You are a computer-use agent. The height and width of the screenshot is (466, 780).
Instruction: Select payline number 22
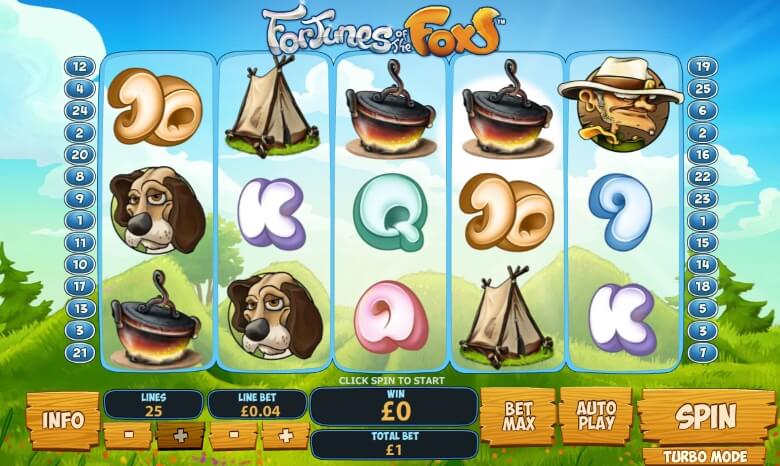point(701,176)
